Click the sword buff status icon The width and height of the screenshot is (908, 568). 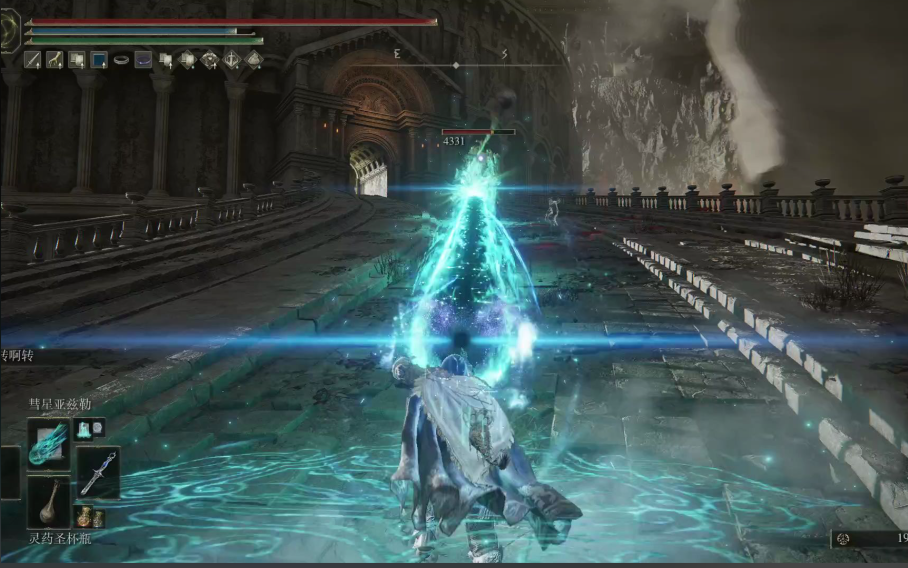tap(33, 60)
